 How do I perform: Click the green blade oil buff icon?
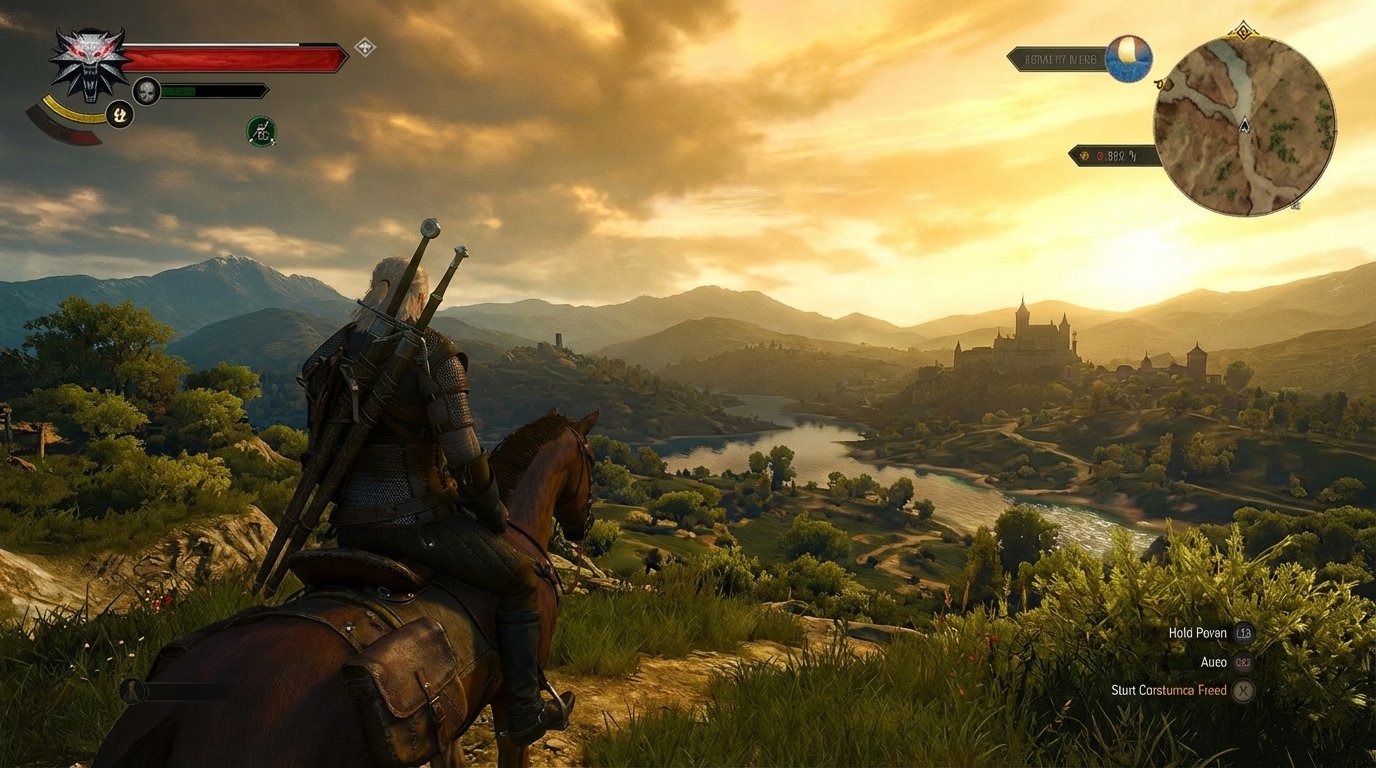coord(262,129)
